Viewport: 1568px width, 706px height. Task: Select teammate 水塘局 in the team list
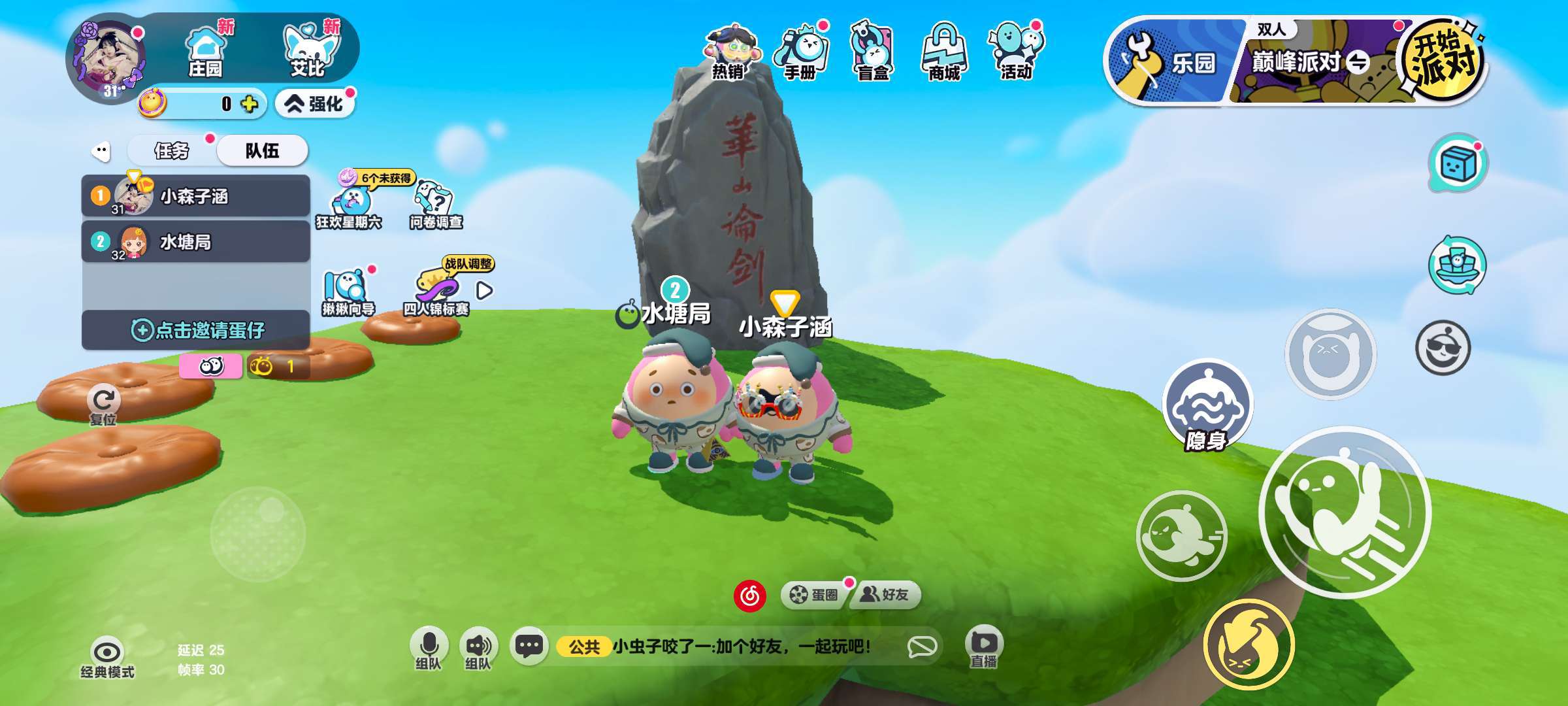click(196, 242)
